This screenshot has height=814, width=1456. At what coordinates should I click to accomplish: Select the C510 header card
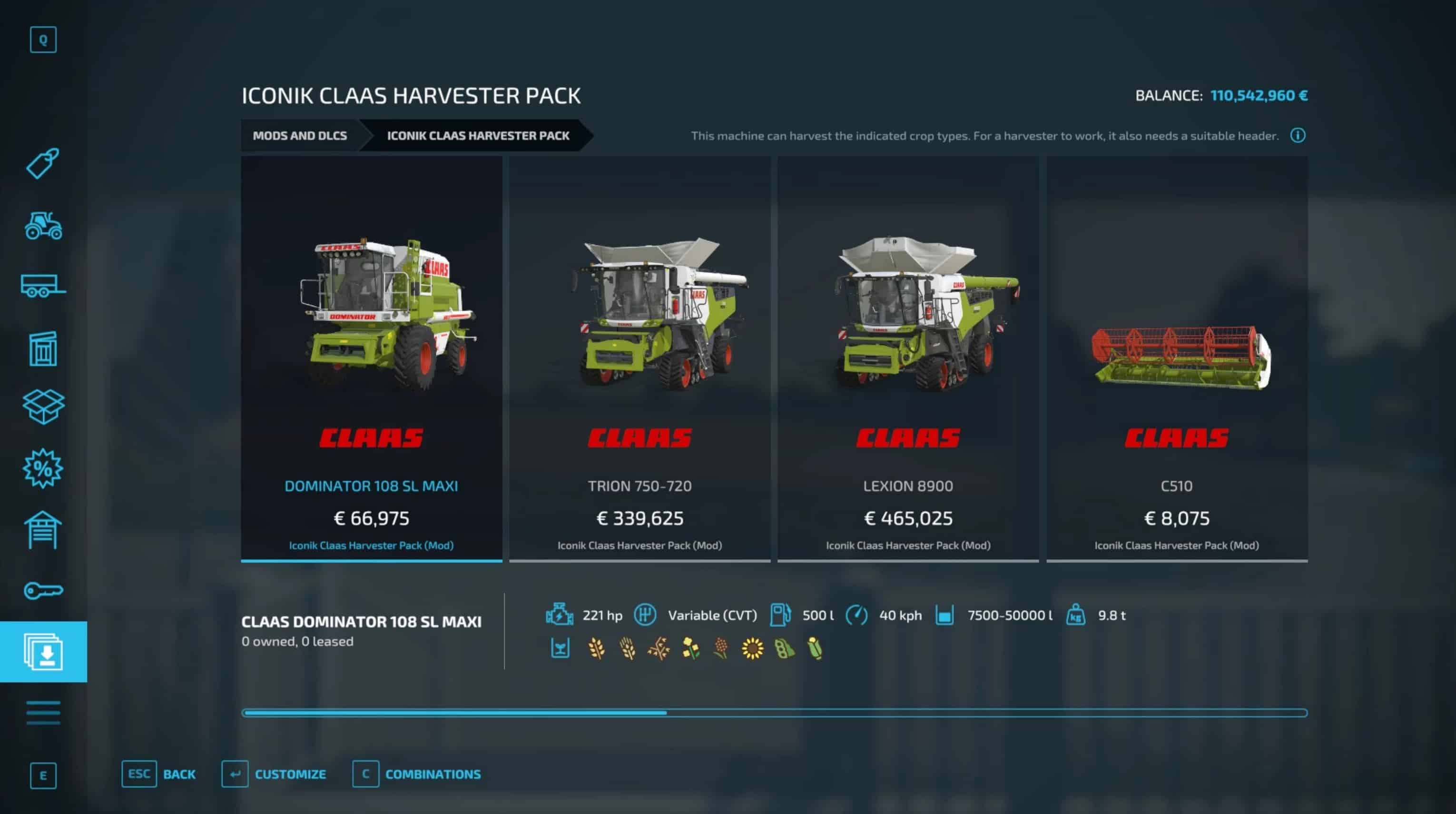[x=1176, y=358]
